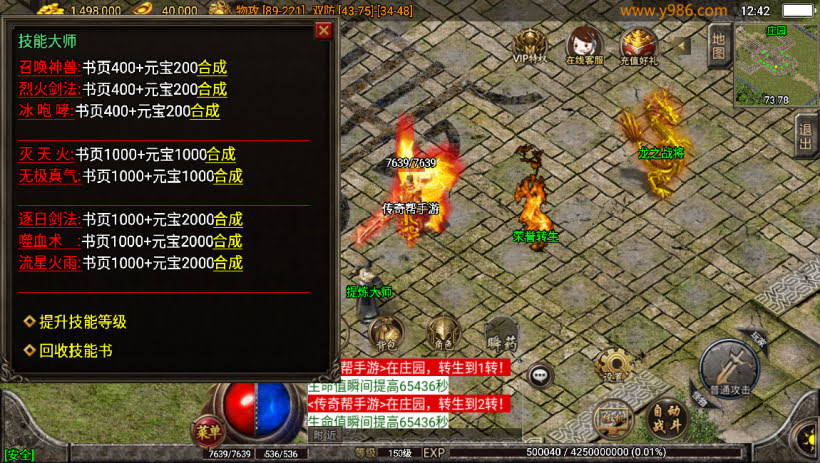Click 合成 for the 烈火剑法 skill

(x=212, y=90)
